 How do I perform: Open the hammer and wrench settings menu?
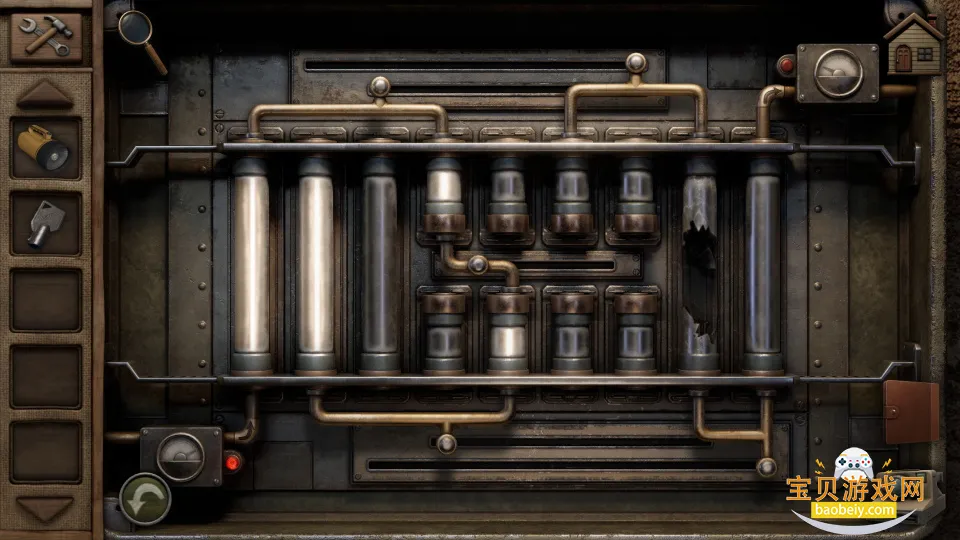click(x=45, y=37)
